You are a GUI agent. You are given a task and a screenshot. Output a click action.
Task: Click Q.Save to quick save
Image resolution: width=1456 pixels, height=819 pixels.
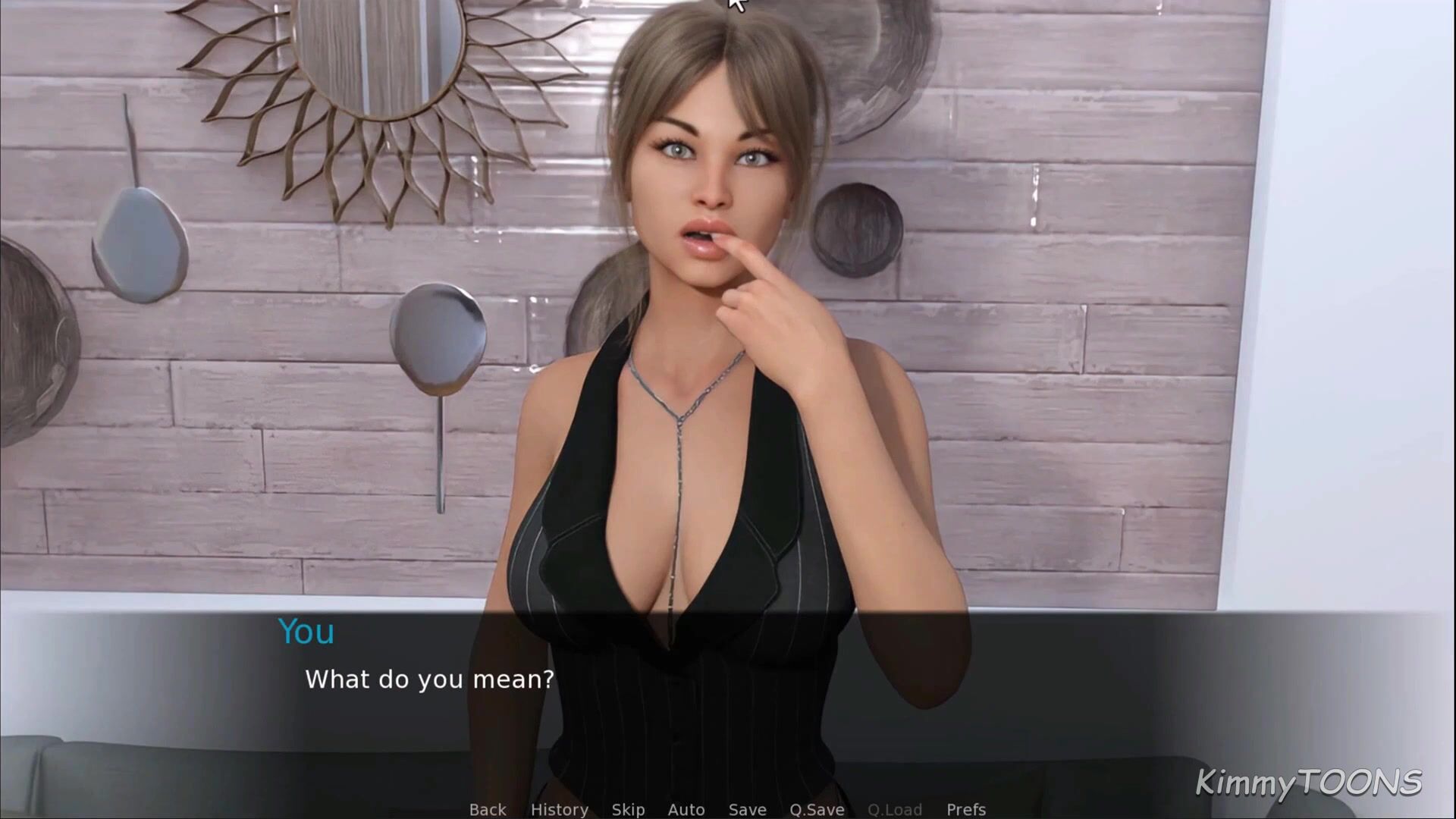pos(817,809)
